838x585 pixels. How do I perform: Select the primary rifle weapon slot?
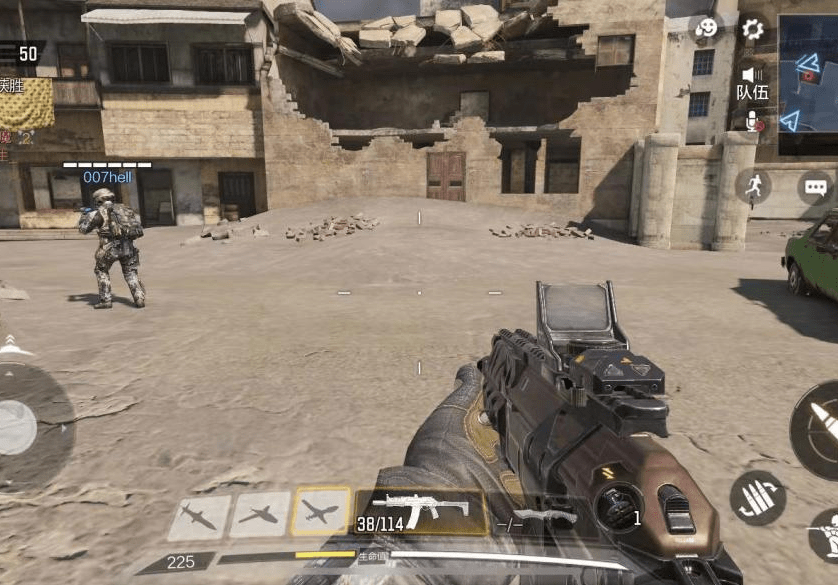click(420, 510)
